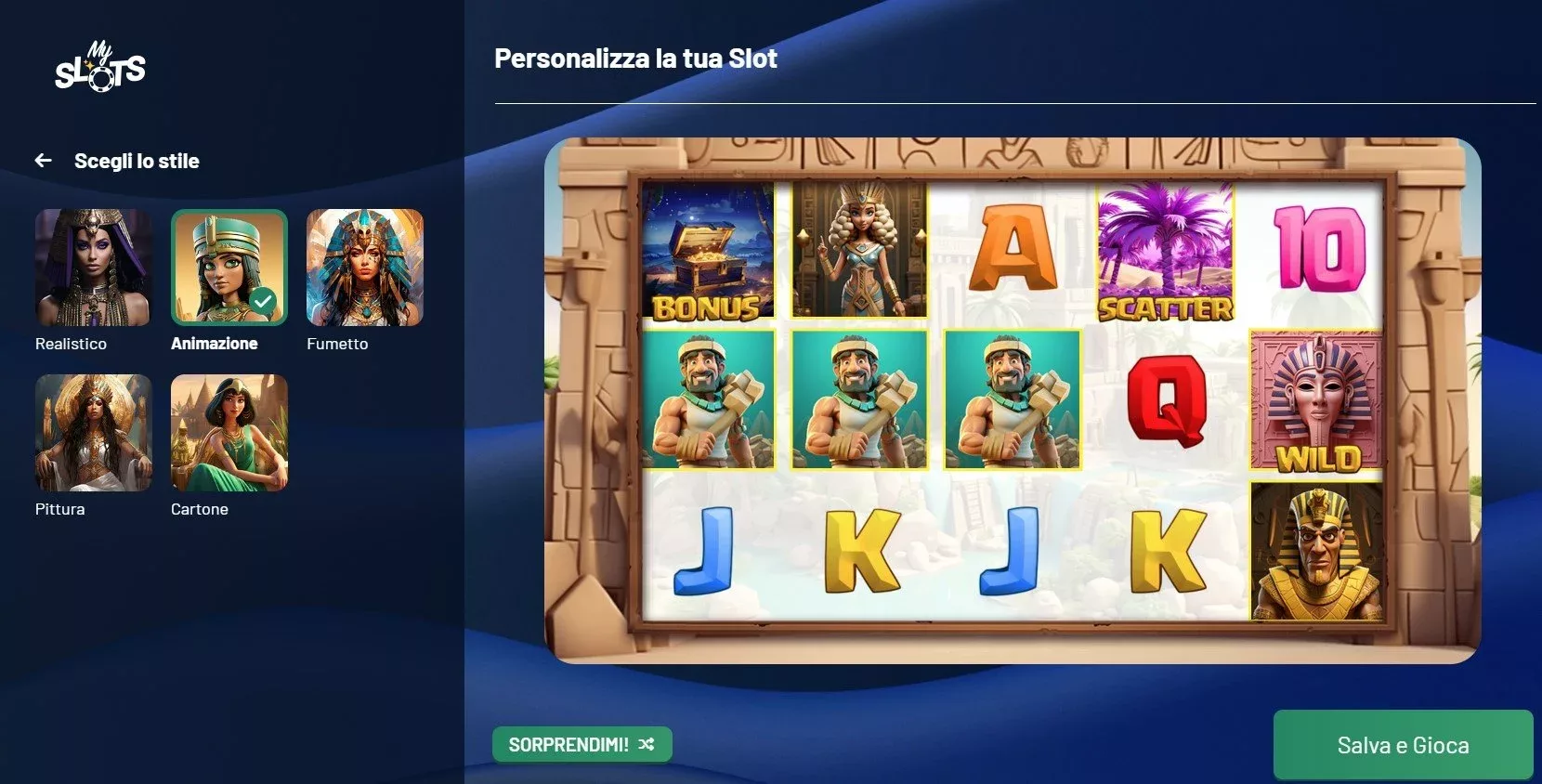Select the Realistico style
Screen dimensions: 1542x784
(x=93, y=268)
